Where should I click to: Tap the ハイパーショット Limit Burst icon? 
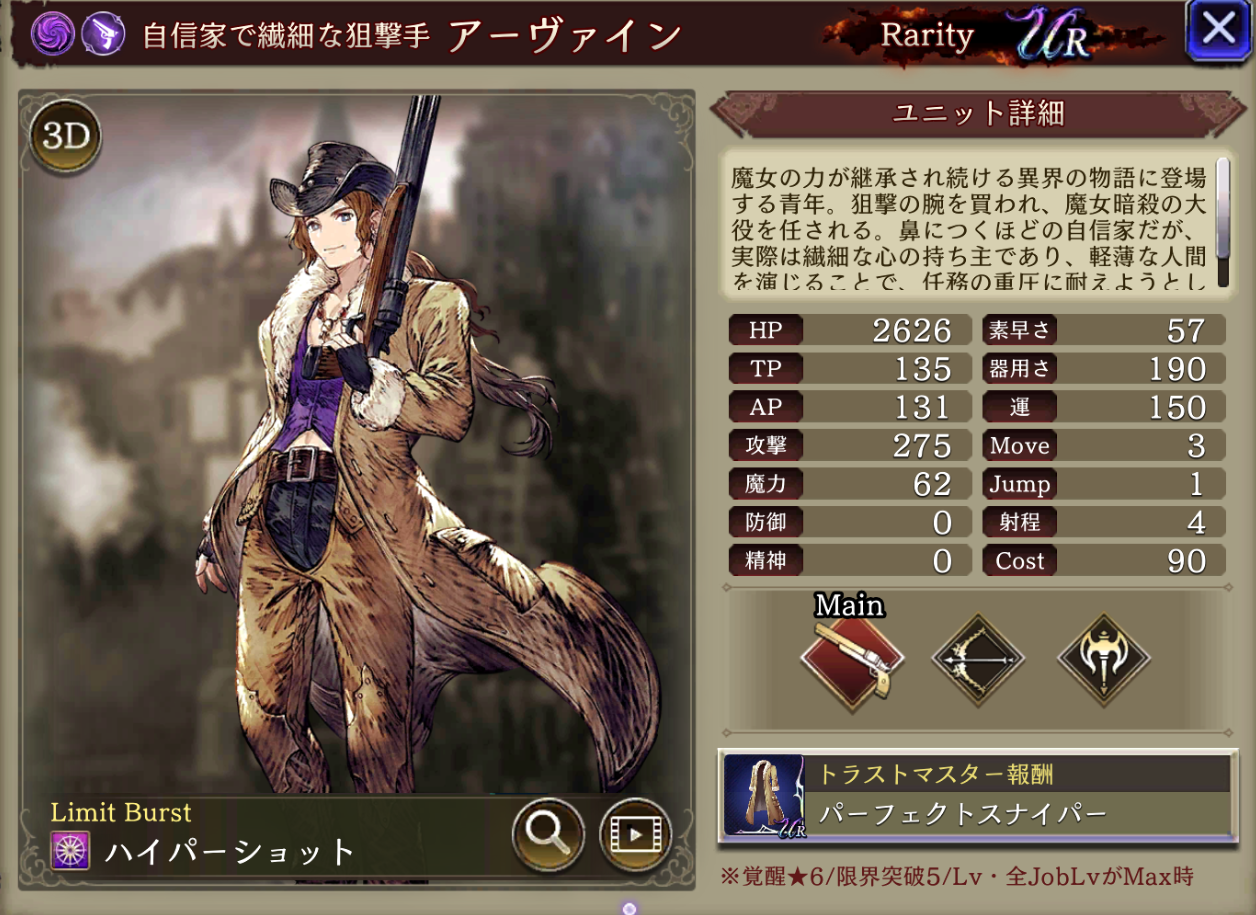pyautogui.click(x=71, y=851)
